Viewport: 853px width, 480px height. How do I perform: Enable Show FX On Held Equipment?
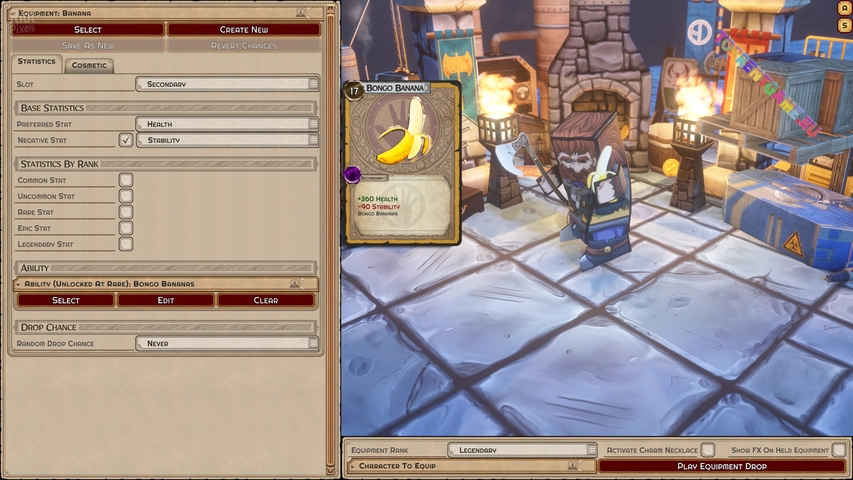pos(839,450)
